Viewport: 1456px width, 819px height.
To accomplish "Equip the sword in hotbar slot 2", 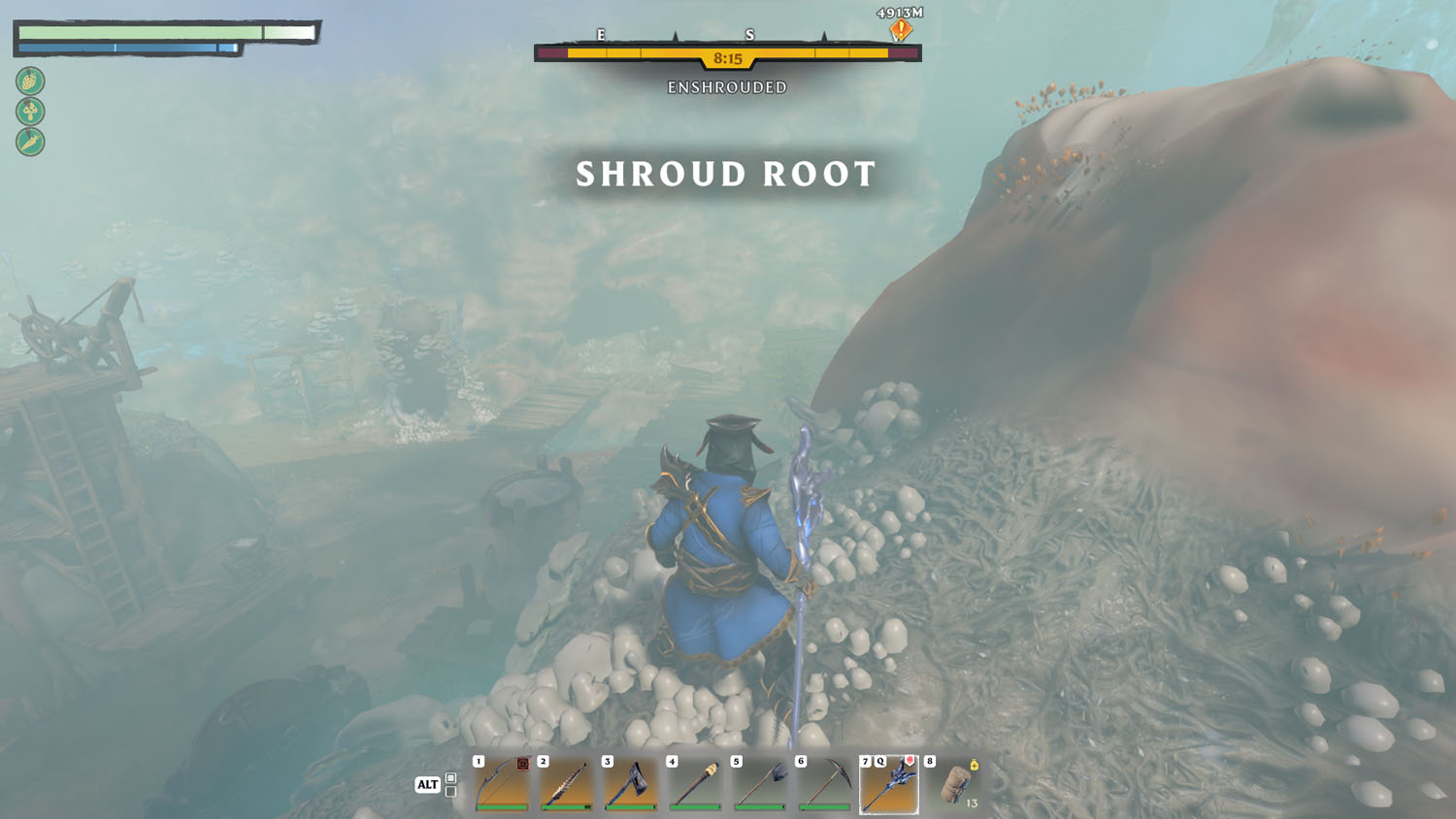I will [x=567, y=783].
